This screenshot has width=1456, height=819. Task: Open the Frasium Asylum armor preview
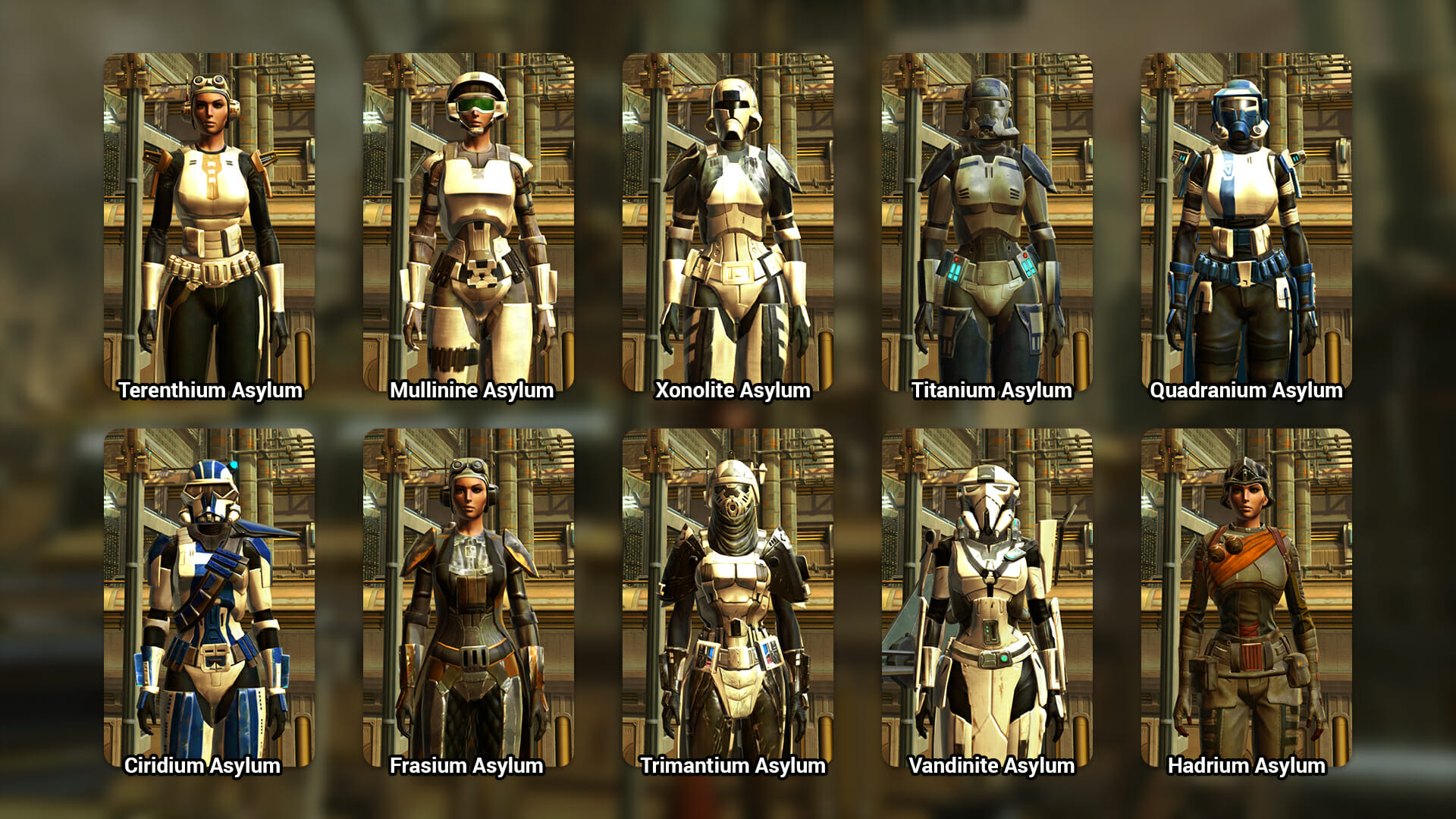coord(469,598)
